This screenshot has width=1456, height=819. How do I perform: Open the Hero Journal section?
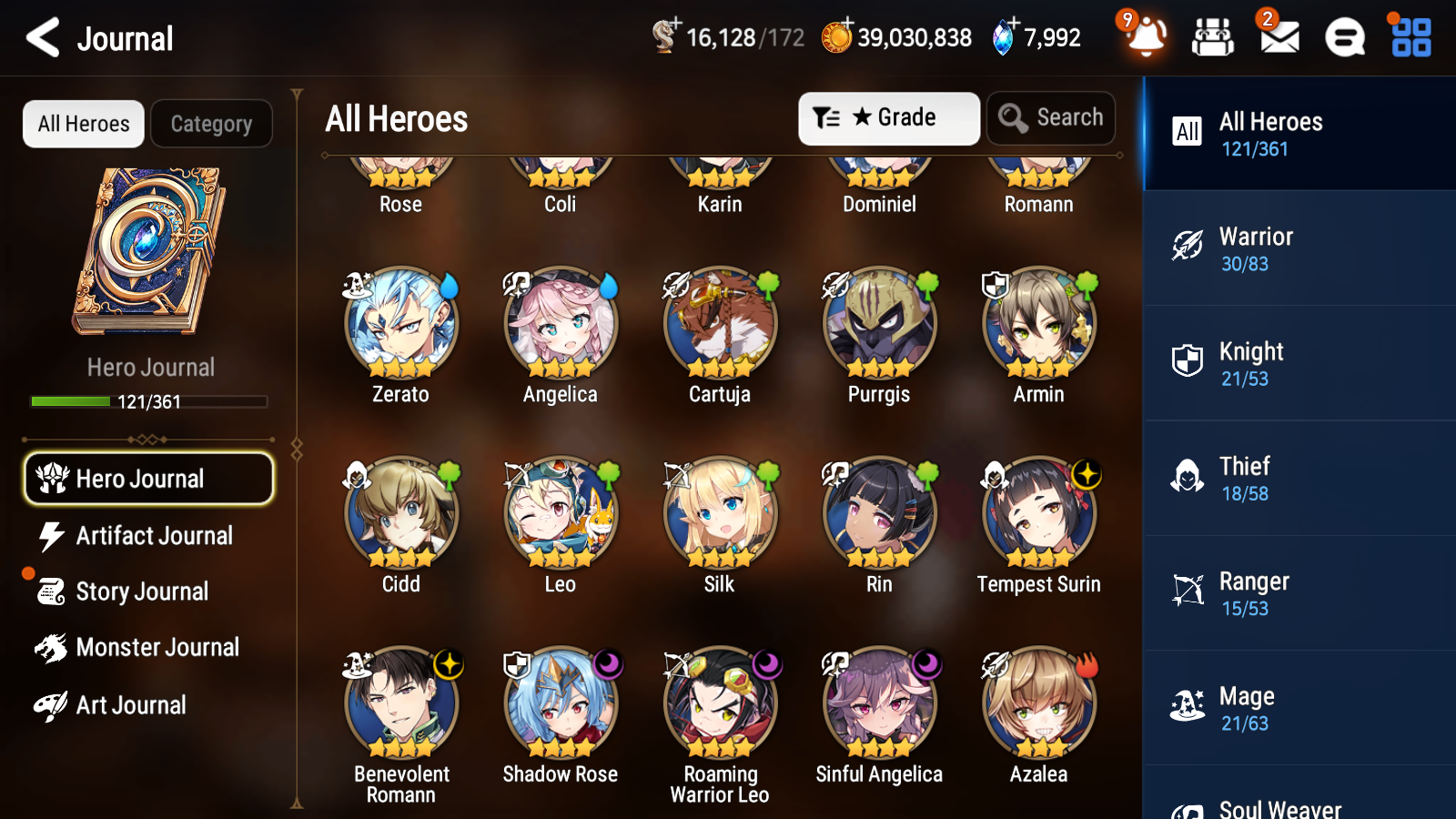pyautogui.click(x=148, y=478)
